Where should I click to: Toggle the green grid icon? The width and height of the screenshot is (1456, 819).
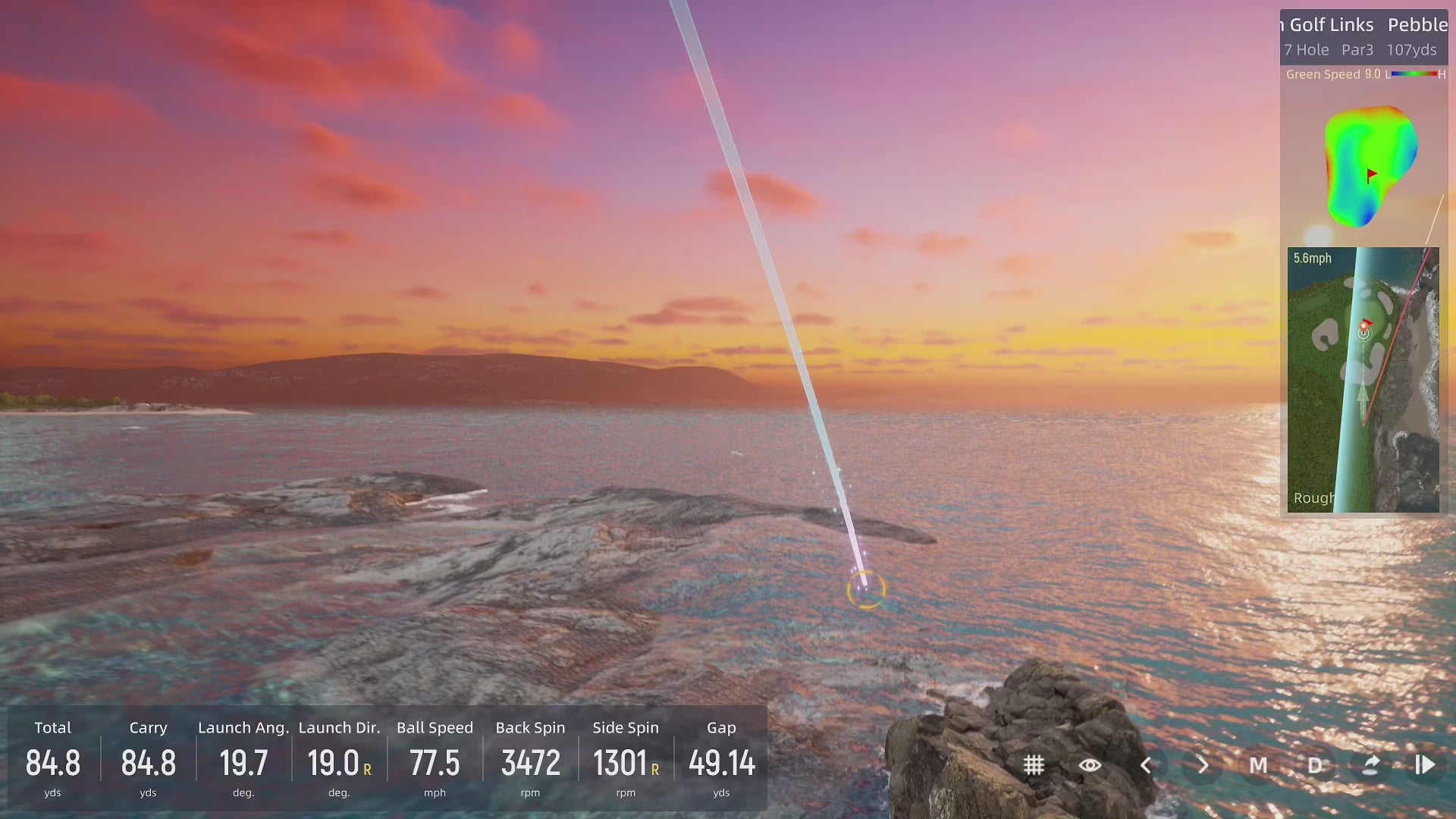pos(1034,765)
